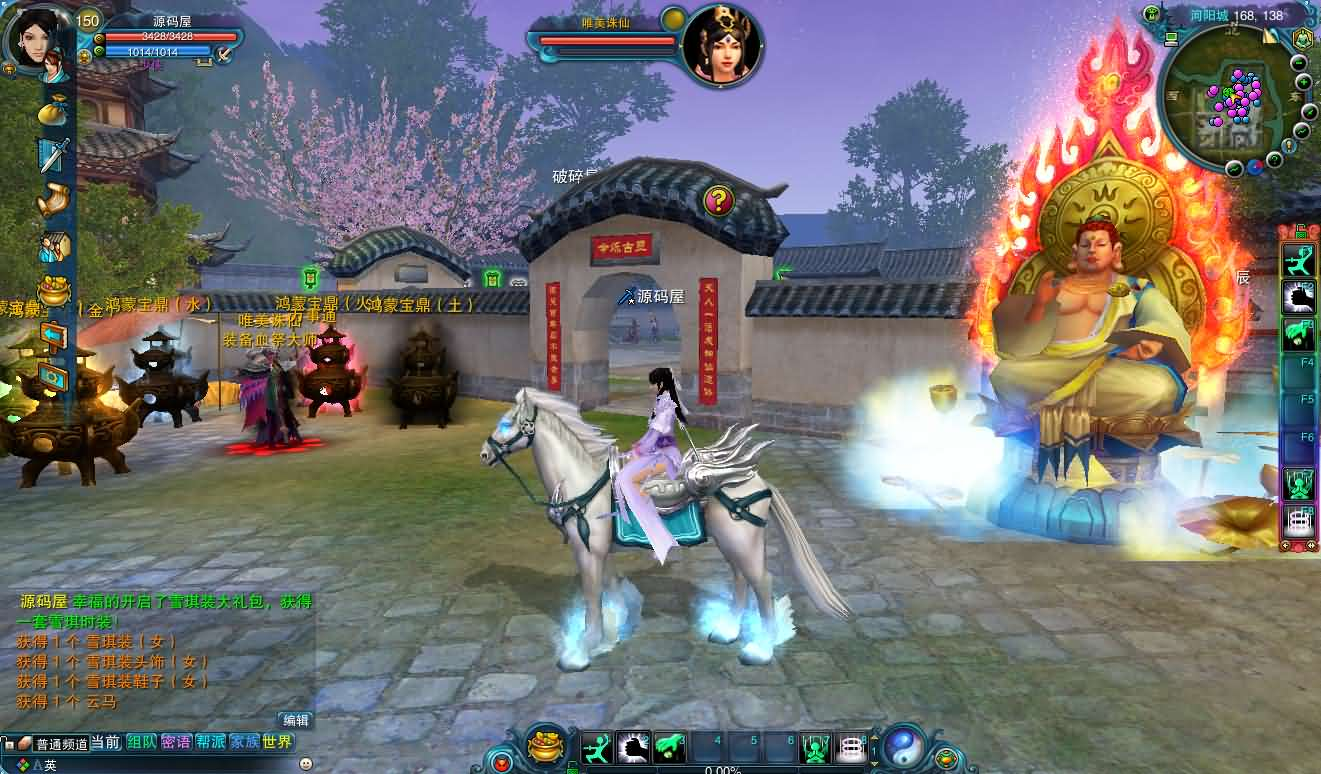The width and height of the screenshot is (1321, 774).
Task: Activate the meditating figure skill in slot 7
Action: click(x=816, y=747)
